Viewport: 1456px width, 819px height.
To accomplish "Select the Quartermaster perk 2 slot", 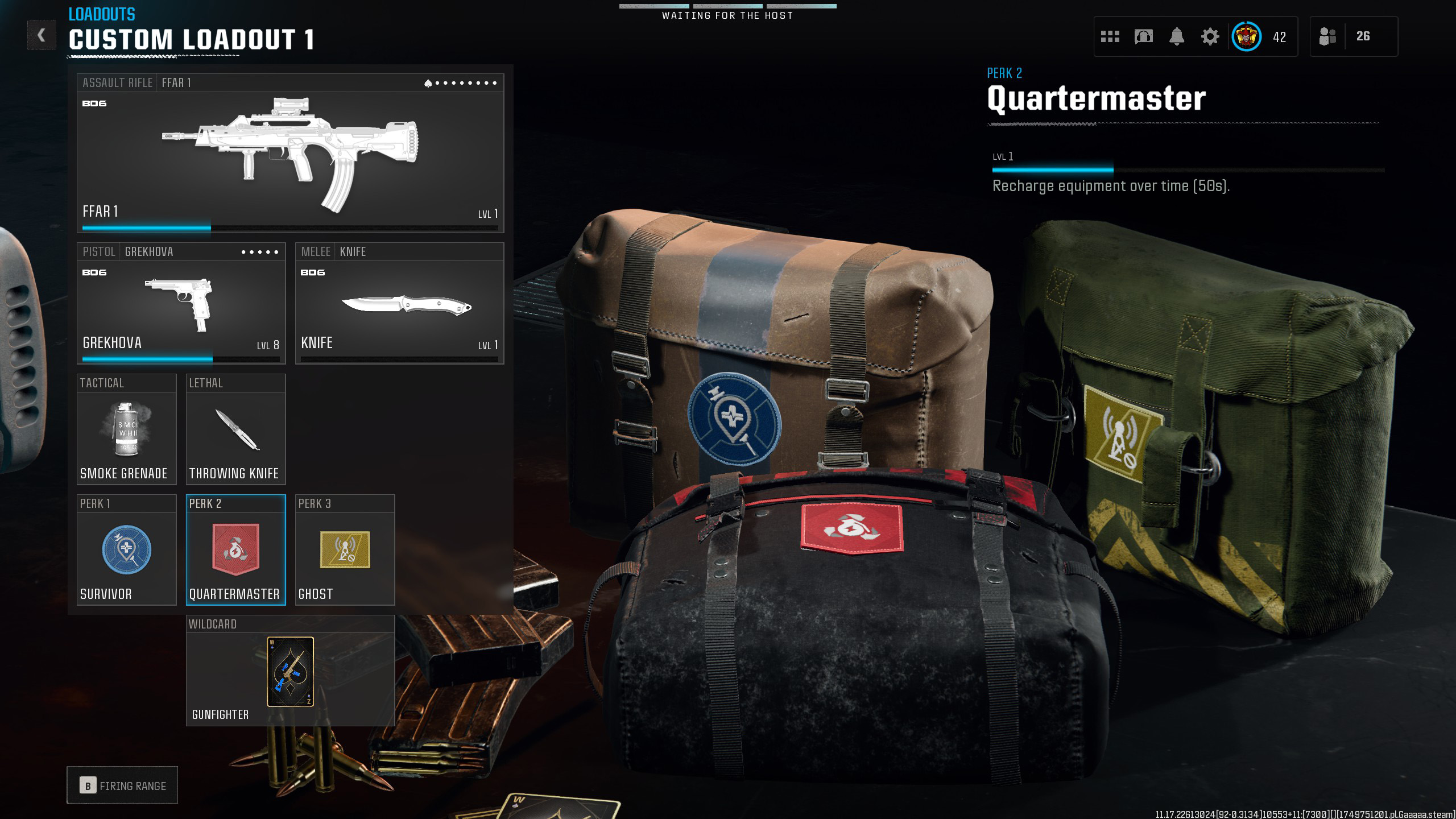I will [x=235, y=551].
